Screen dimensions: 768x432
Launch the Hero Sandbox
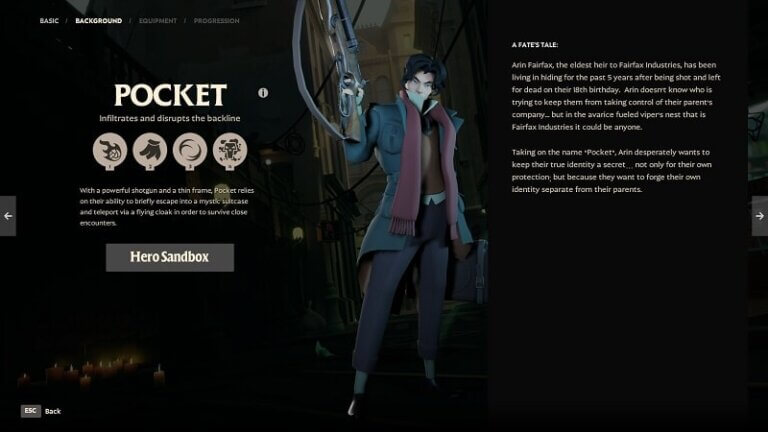click(170, 257)
